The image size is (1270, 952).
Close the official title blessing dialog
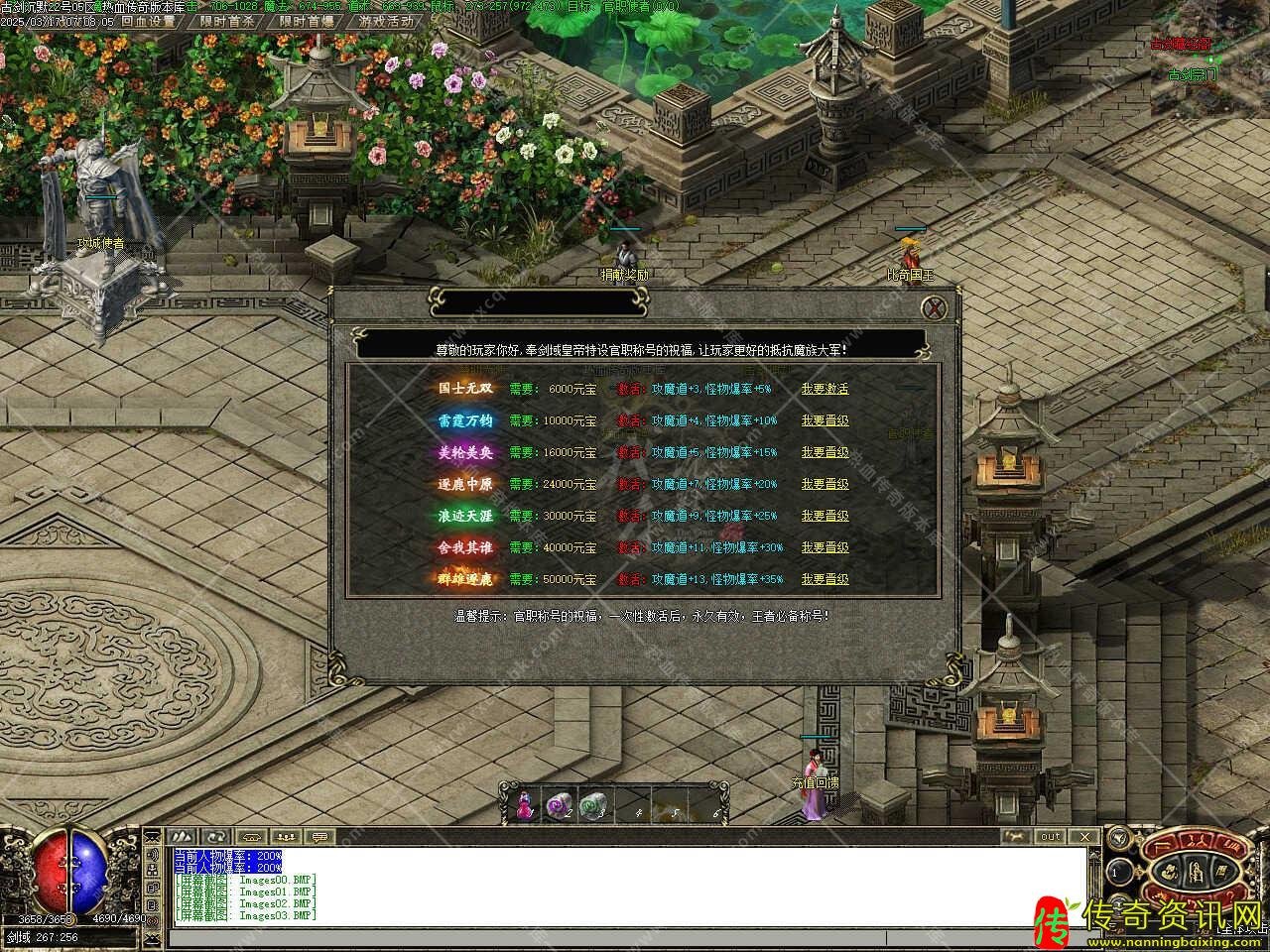point(934,308)
